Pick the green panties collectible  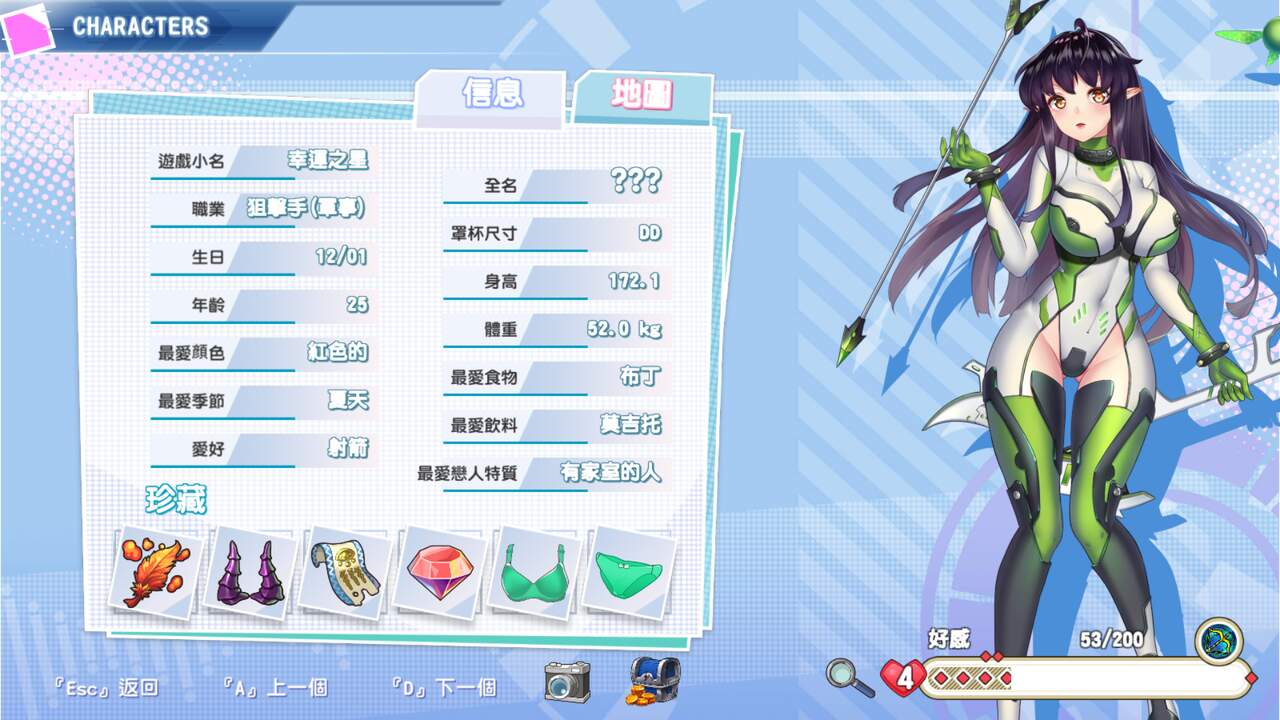[x=629, y=573]
